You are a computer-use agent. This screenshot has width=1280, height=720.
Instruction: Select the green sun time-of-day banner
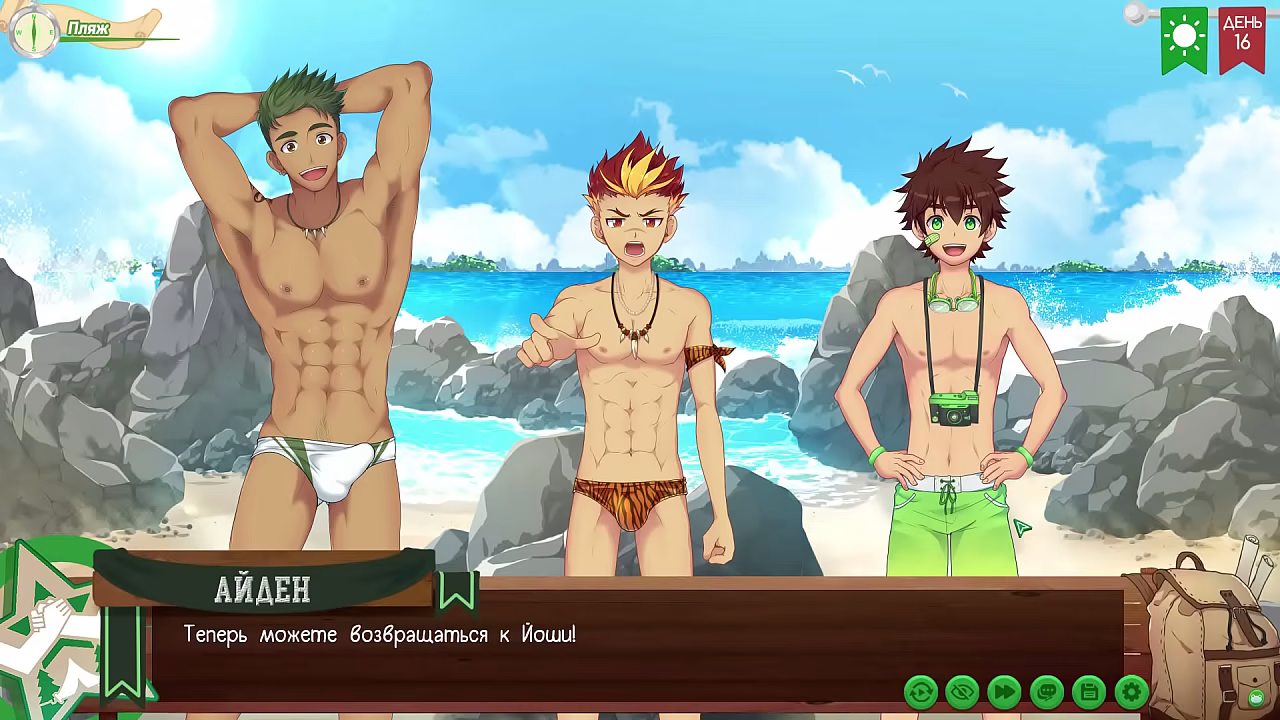point(1184,39)
